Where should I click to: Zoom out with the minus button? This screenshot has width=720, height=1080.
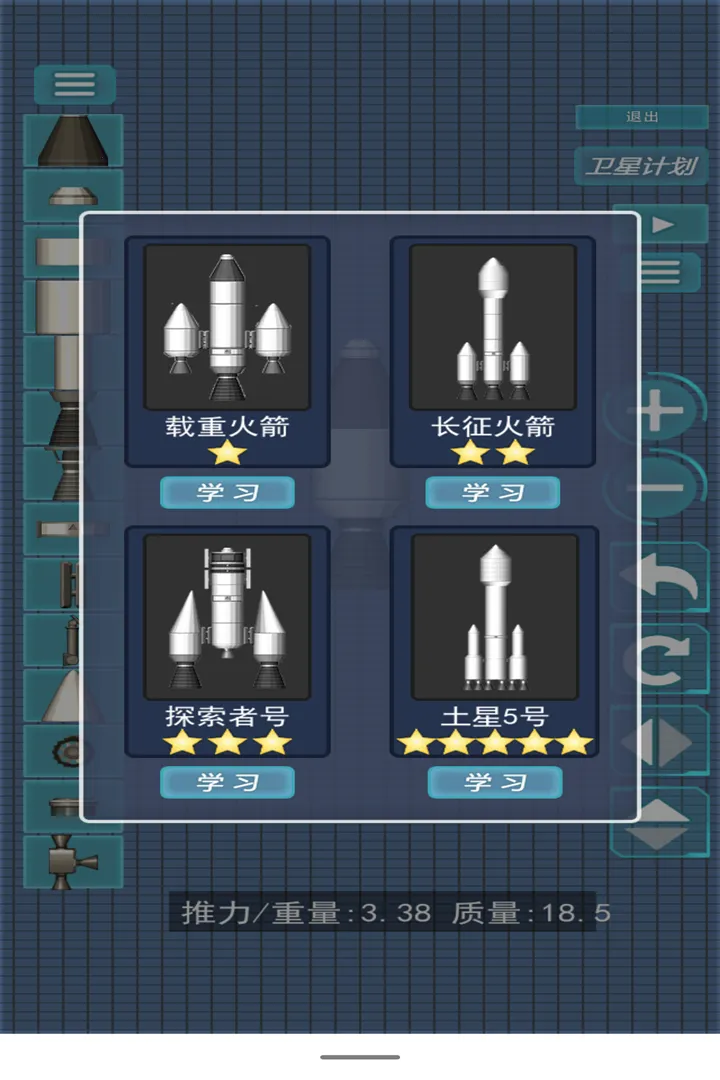tap(660, 489)
